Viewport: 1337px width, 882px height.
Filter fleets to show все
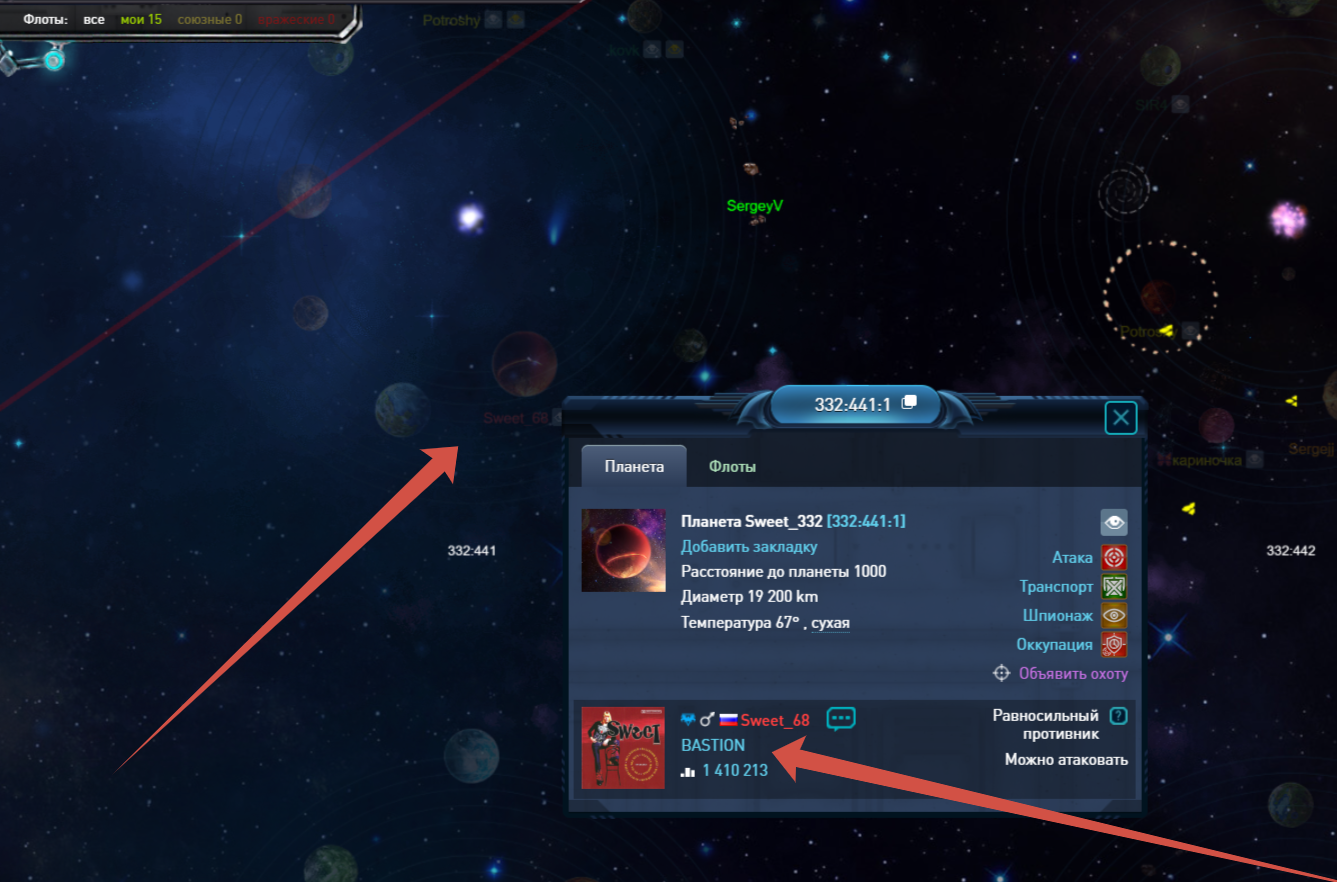click(x=94, y=19)
